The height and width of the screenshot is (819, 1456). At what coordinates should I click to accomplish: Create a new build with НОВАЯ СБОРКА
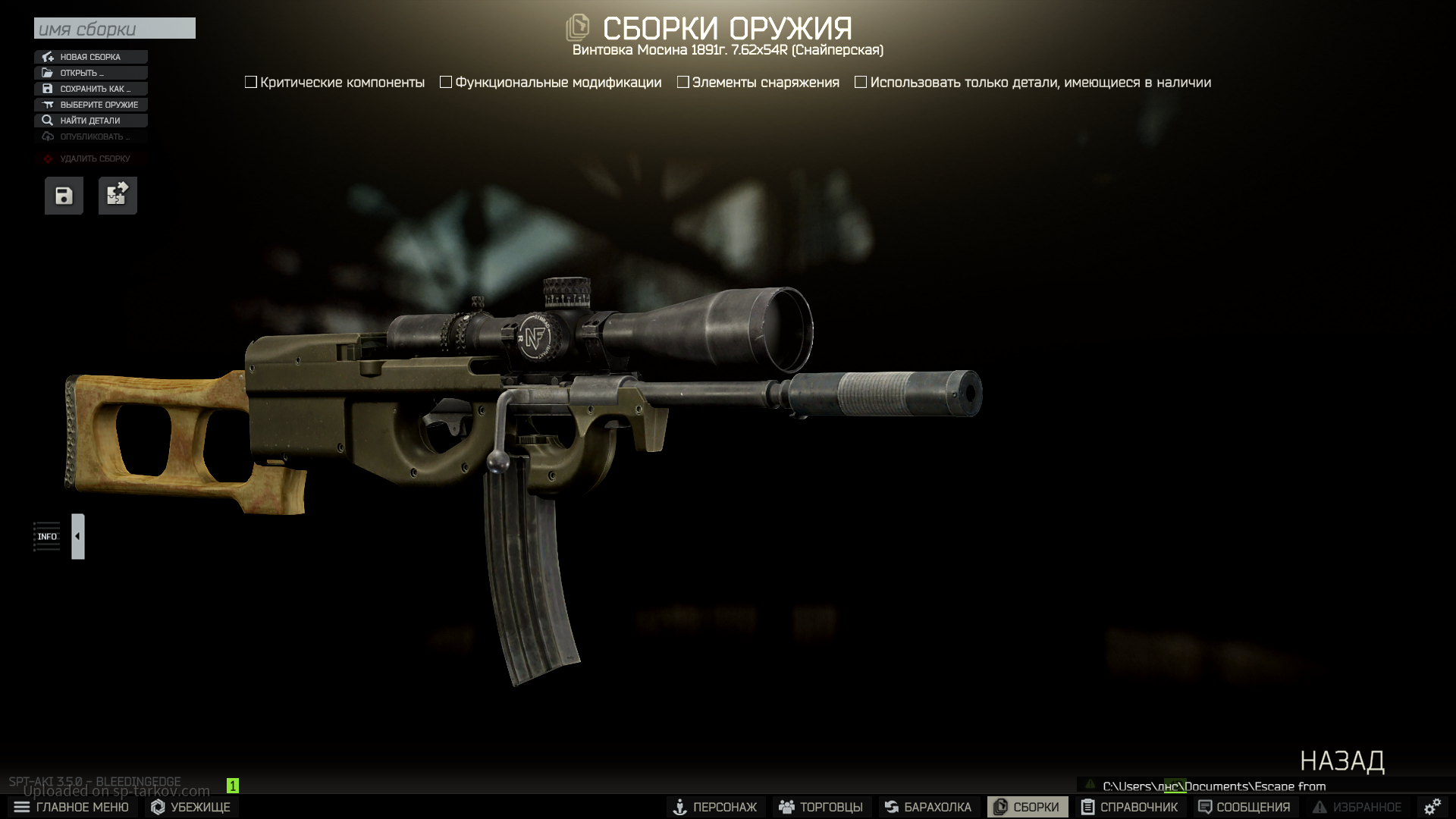90,57
